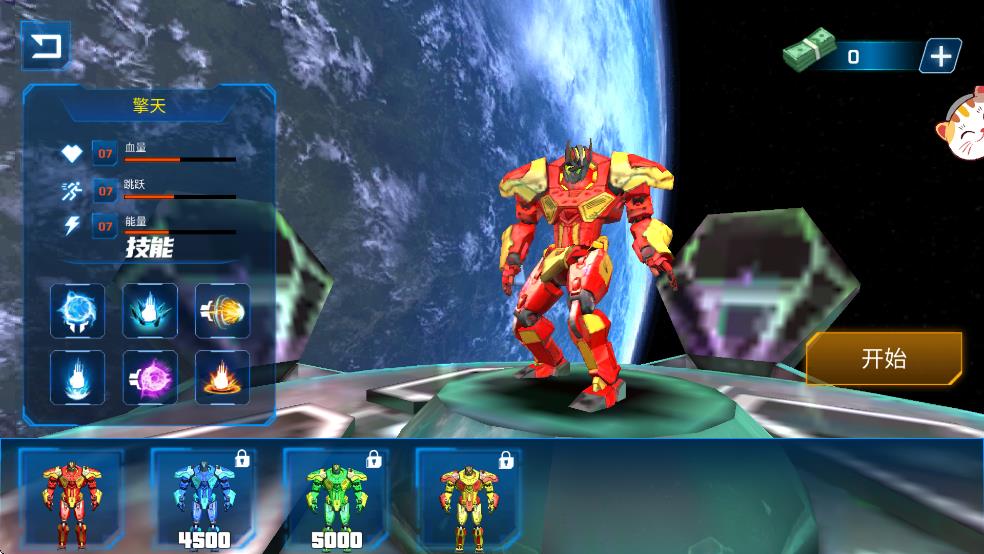
Task: Show the orange fireball blast skill
Action: (x=222, y=310)
